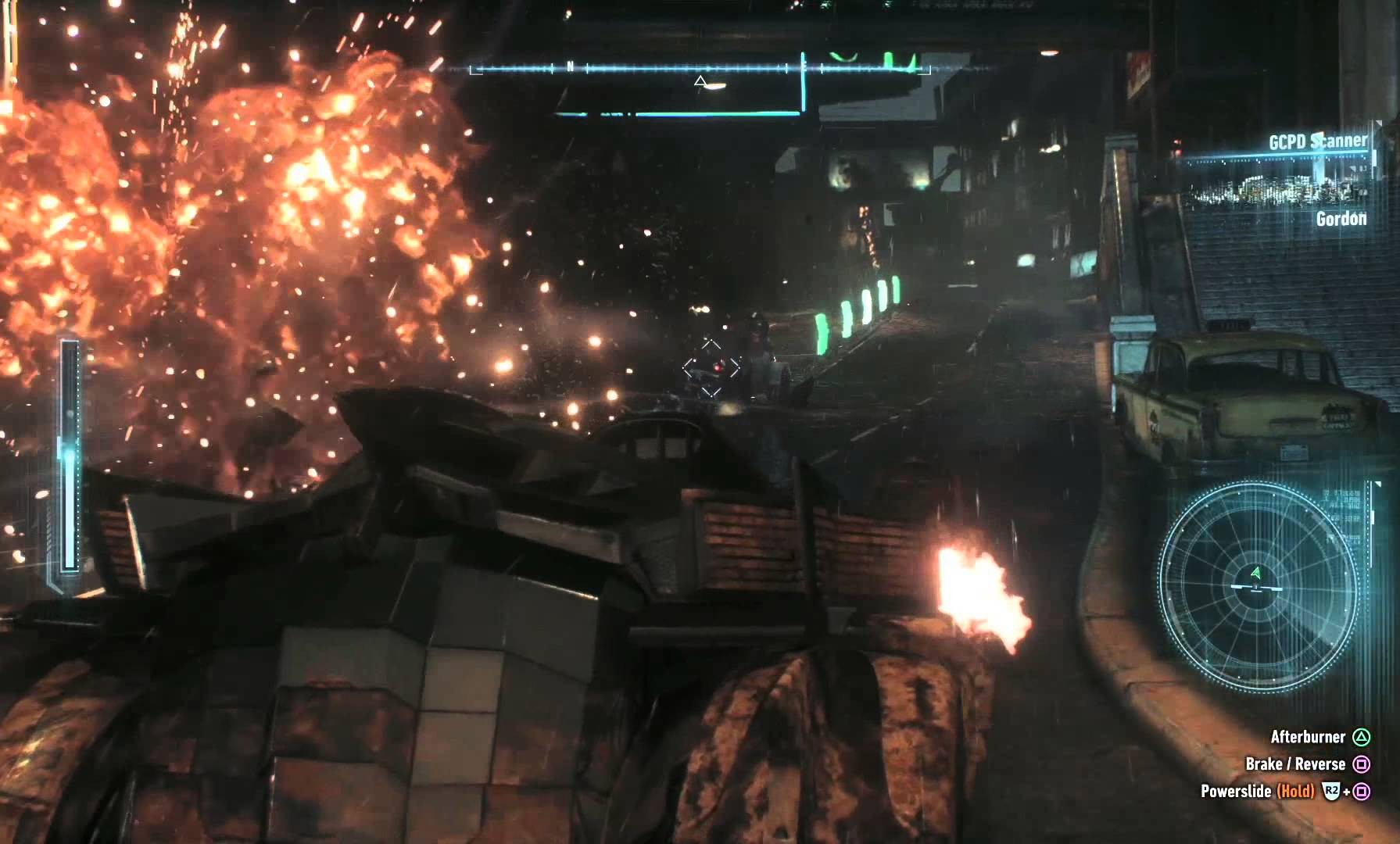The width and height of the screenshot is (1400, 844).
Task: Click the compass bar heading strip
Action: coord(700,69)
